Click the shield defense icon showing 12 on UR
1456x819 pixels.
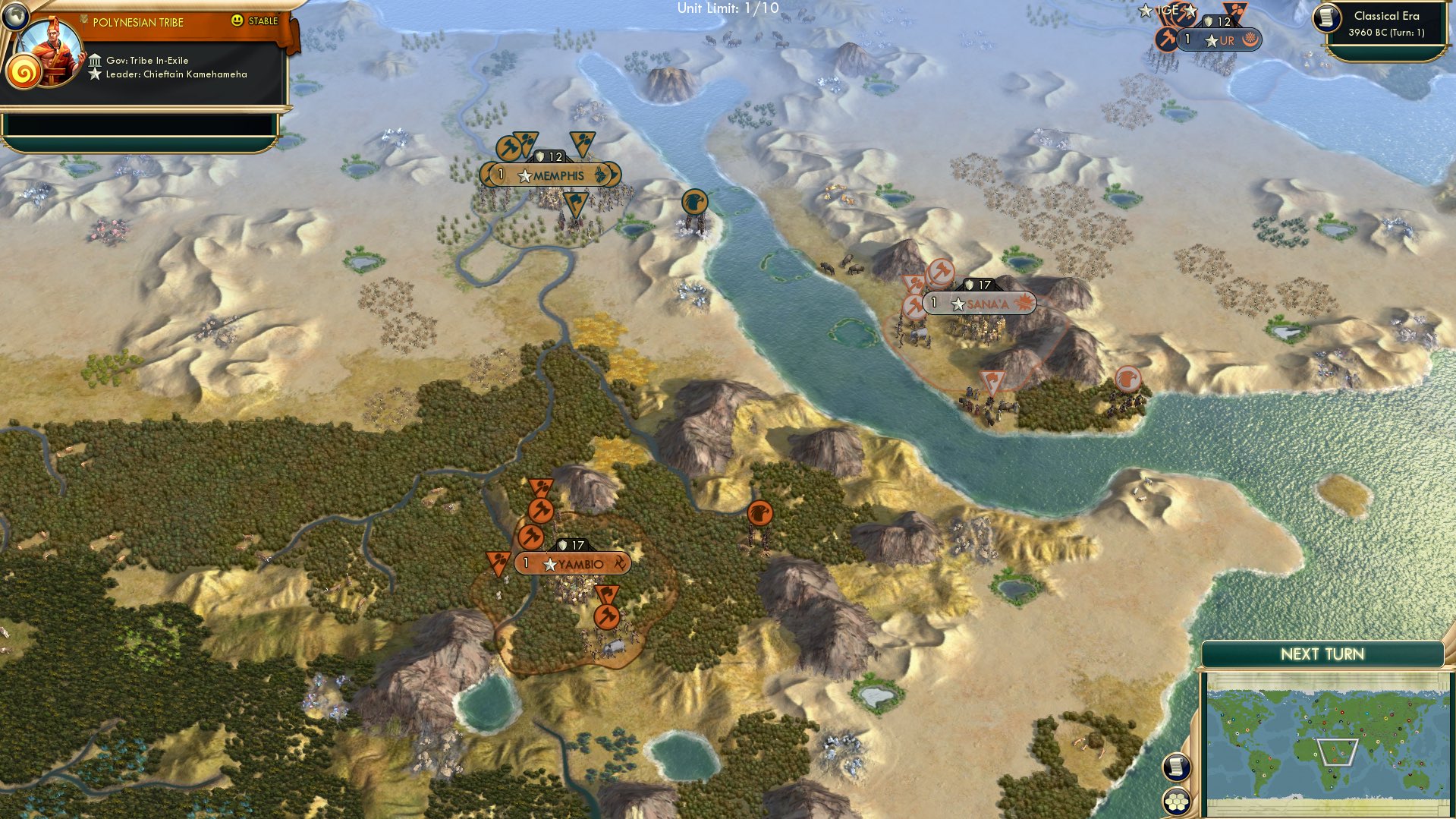point(1209,22)
